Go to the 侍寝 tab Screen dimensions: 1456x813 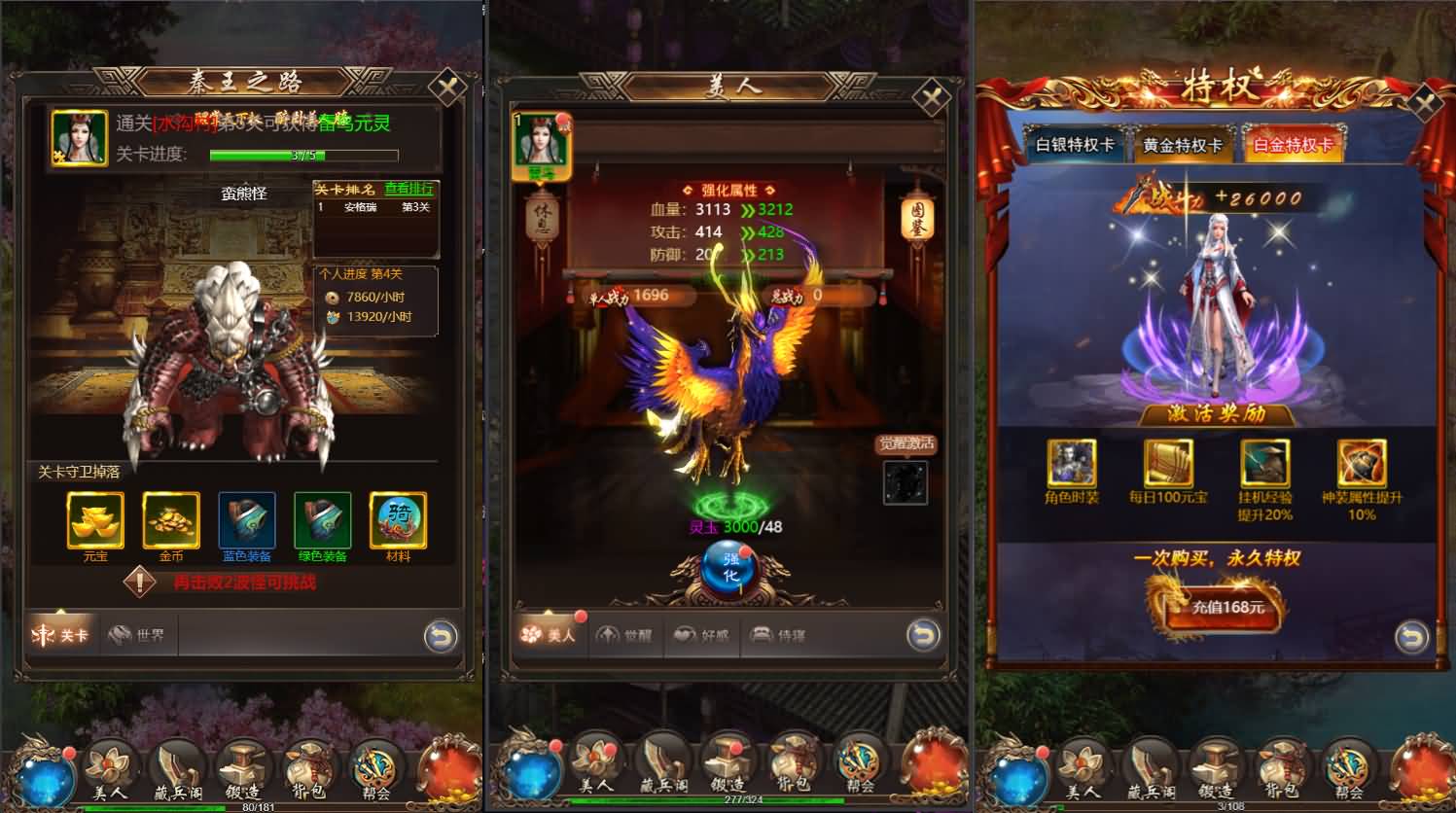[779, 636]
